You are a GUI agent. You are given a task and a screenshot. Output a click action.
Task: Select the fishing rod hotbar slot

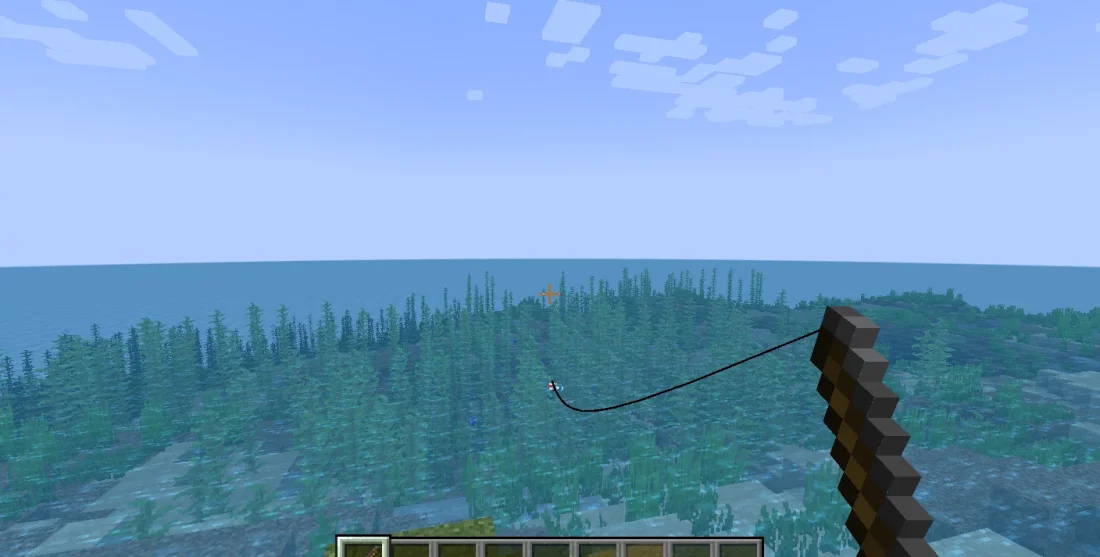tap(361, 548)
